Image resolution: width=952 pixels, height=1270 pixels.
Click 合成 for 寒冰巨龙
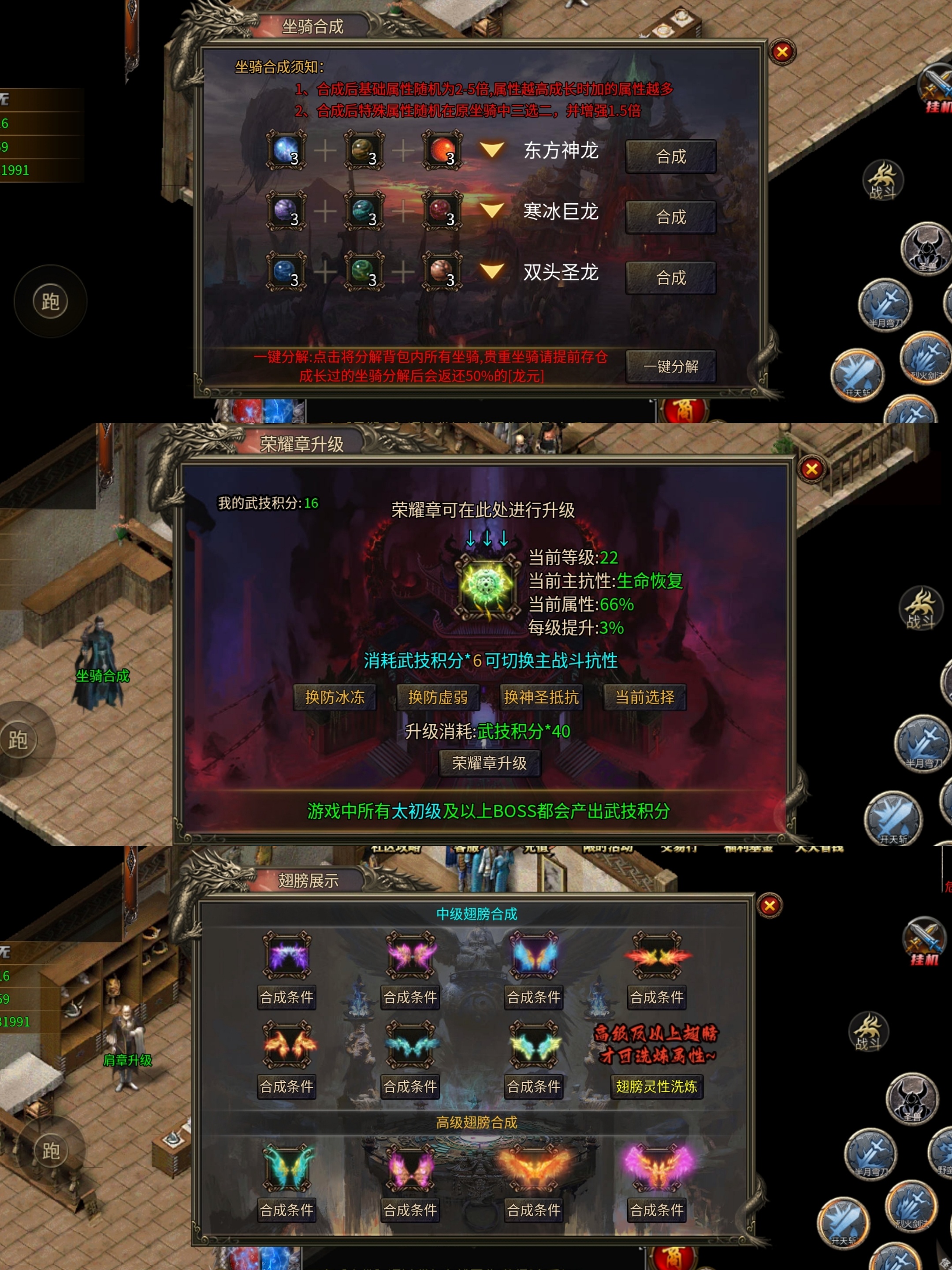[x=670, y=217]
